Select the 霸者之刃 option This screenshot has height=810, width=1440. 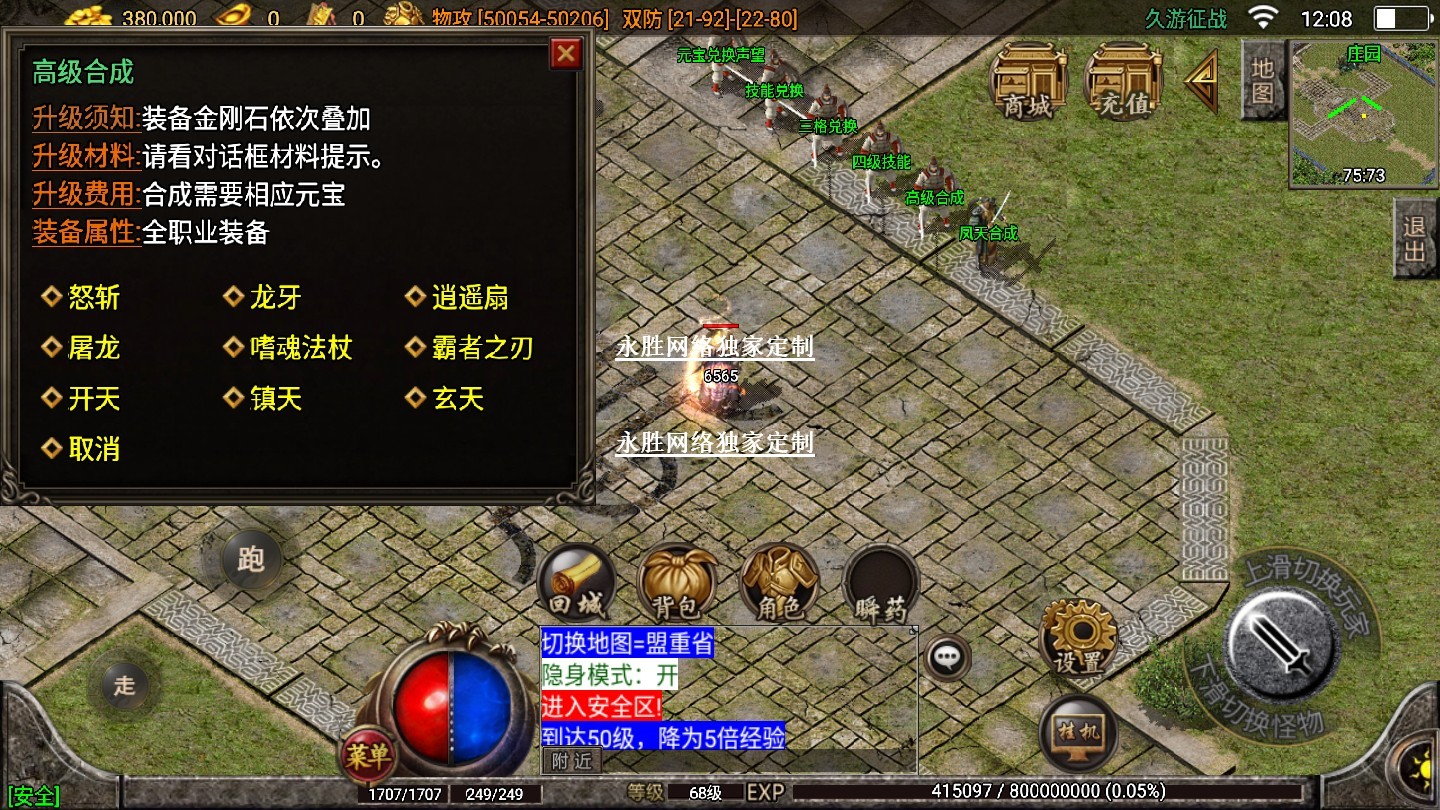tap(482, 348)
